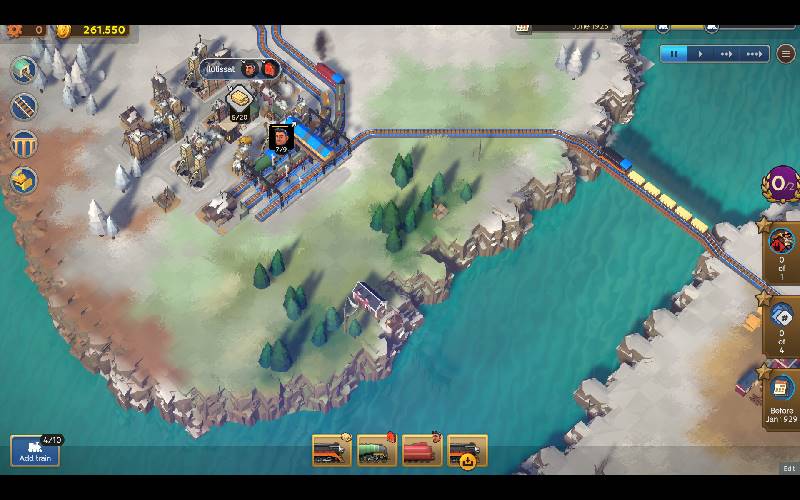Open the purple 0/2 medal objectives
Image resolution: width=800 pixels, height=500 pixels.
(x=780, y=183)
